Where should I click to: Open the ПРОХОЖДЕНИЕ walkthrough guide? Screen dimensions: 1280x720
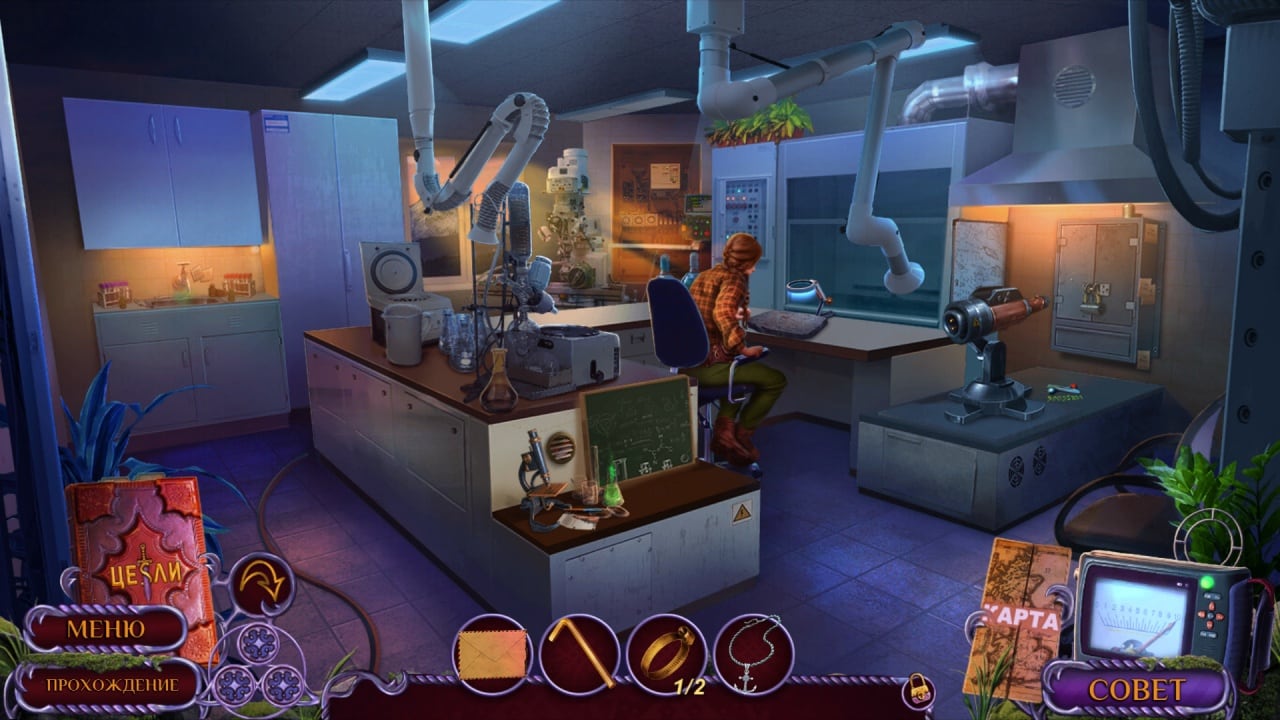point(110,685)
